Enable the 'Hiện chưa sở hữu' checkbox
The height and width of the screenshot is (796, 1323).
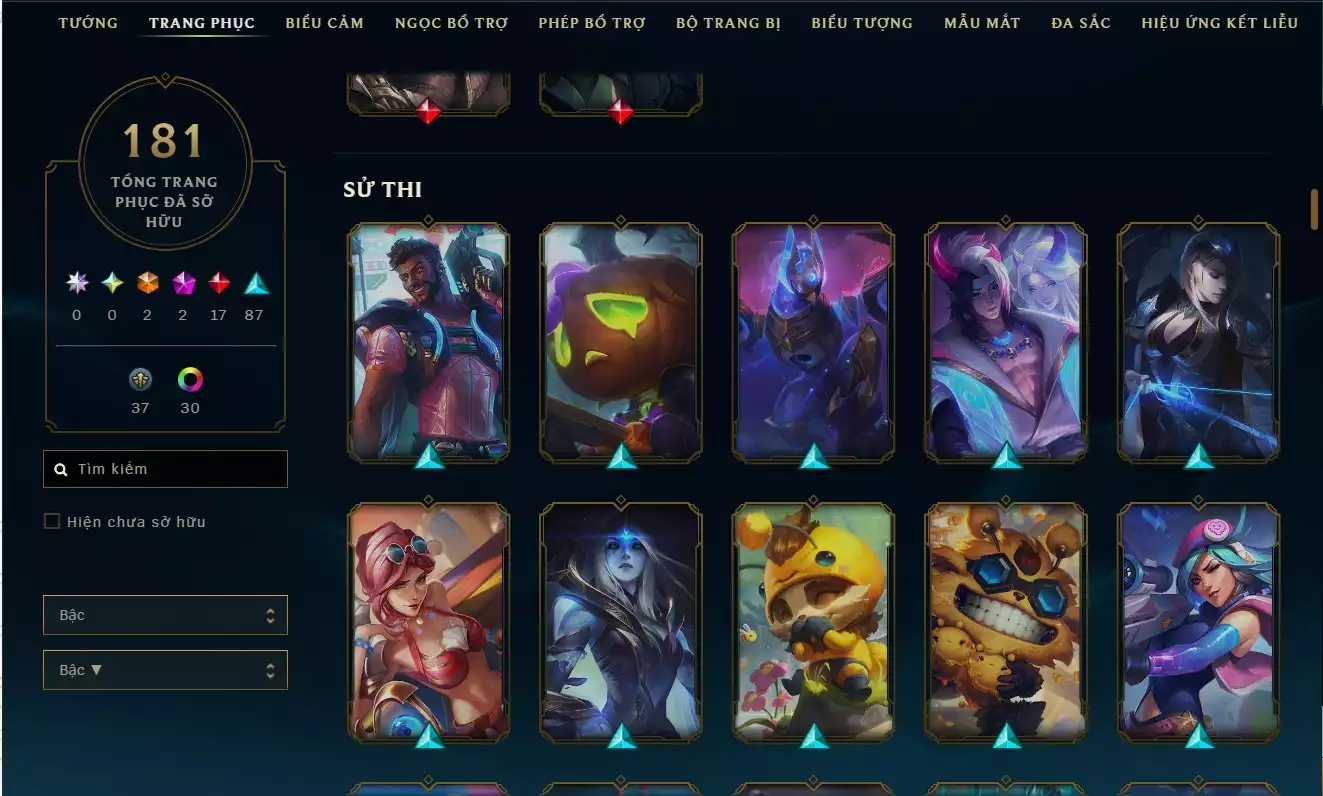point(51,521)
